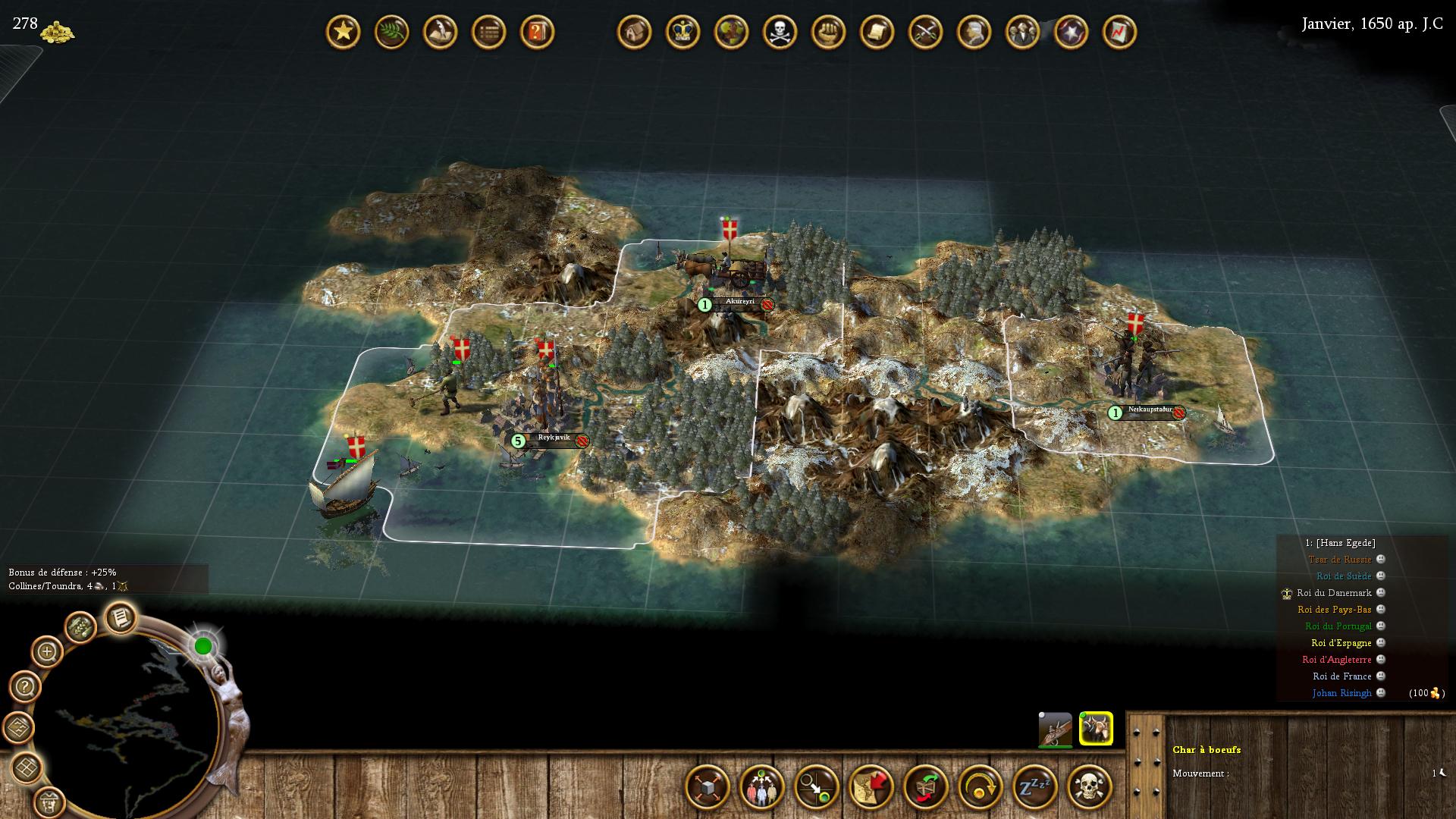Screen dimensions: 1456x819
Task: Open the red question-mark help book
Action: [x=537, y=33]
